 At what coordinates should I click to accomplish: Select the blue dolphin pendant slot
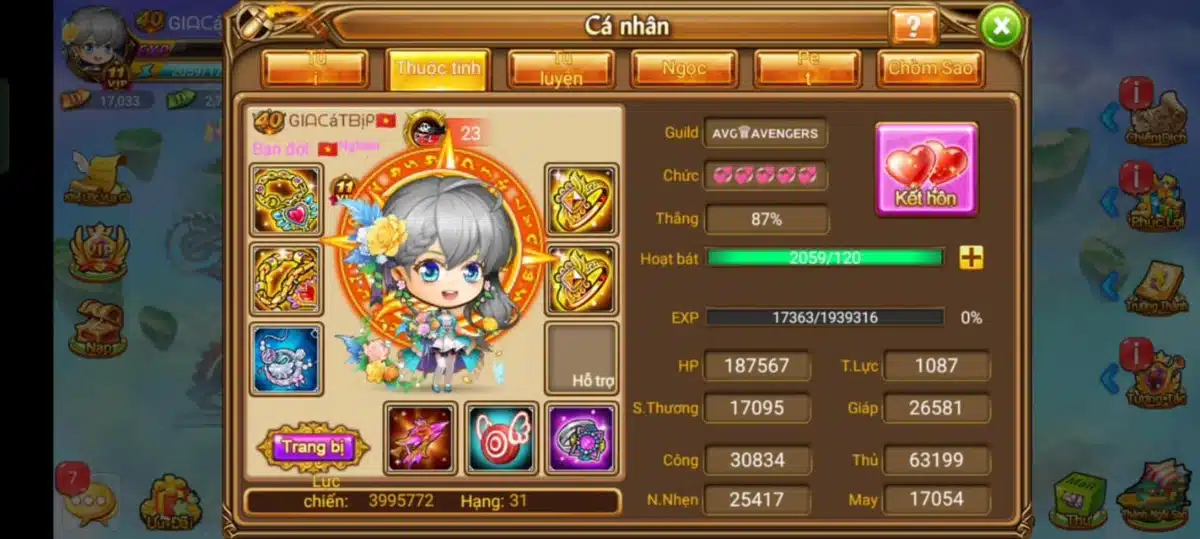click(x=286, y=358)
